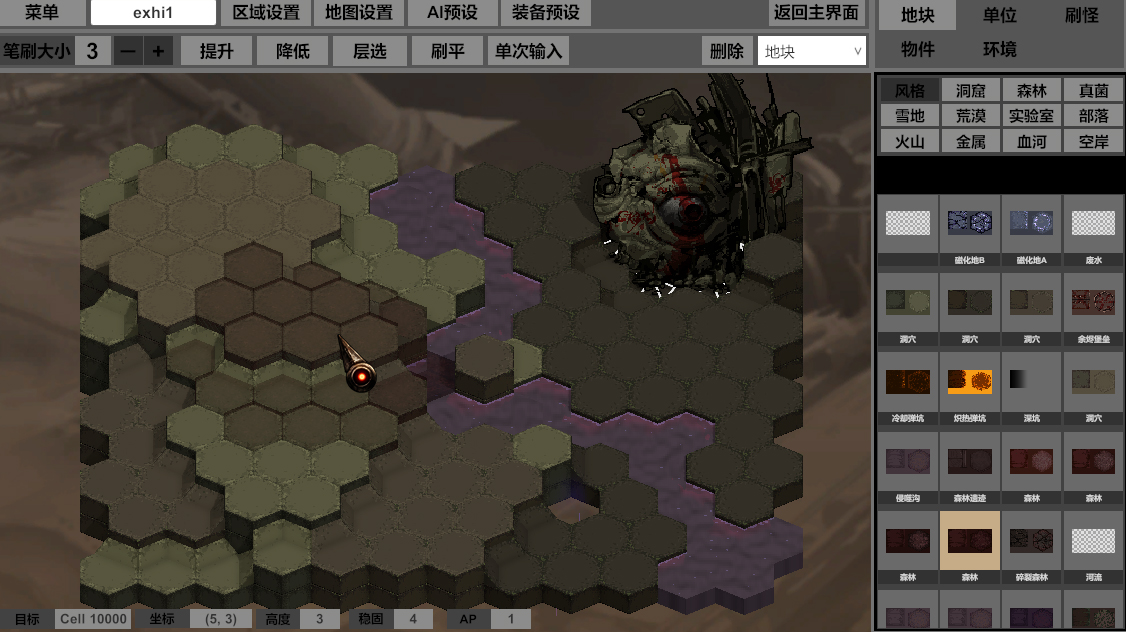The image size is (1126, 632).
Task: Open 区域设置 settings
Action: tap(266, 13)
